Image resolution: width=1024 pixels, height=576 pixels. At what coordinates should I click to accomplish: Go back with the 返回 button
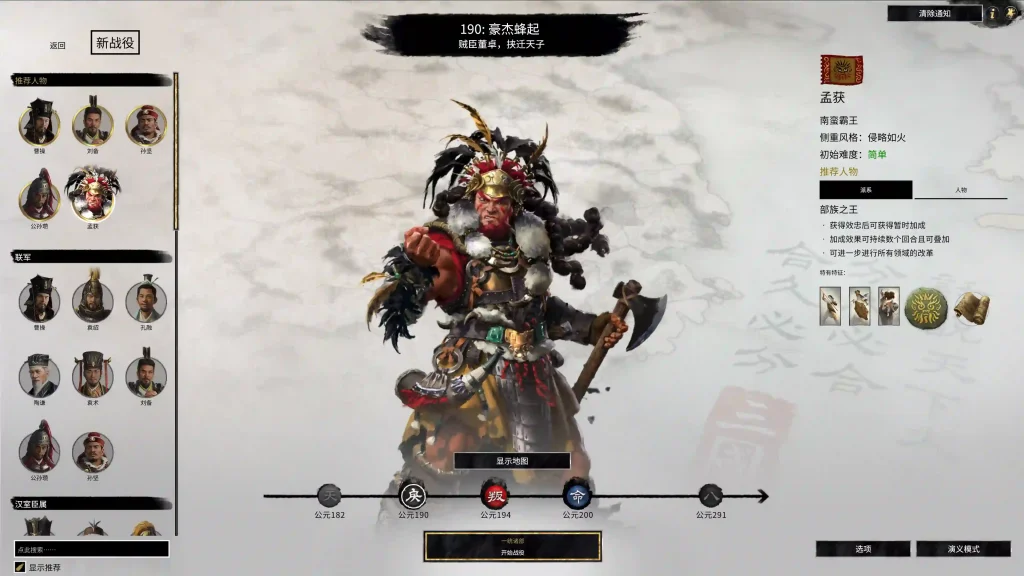click(57, 45)
